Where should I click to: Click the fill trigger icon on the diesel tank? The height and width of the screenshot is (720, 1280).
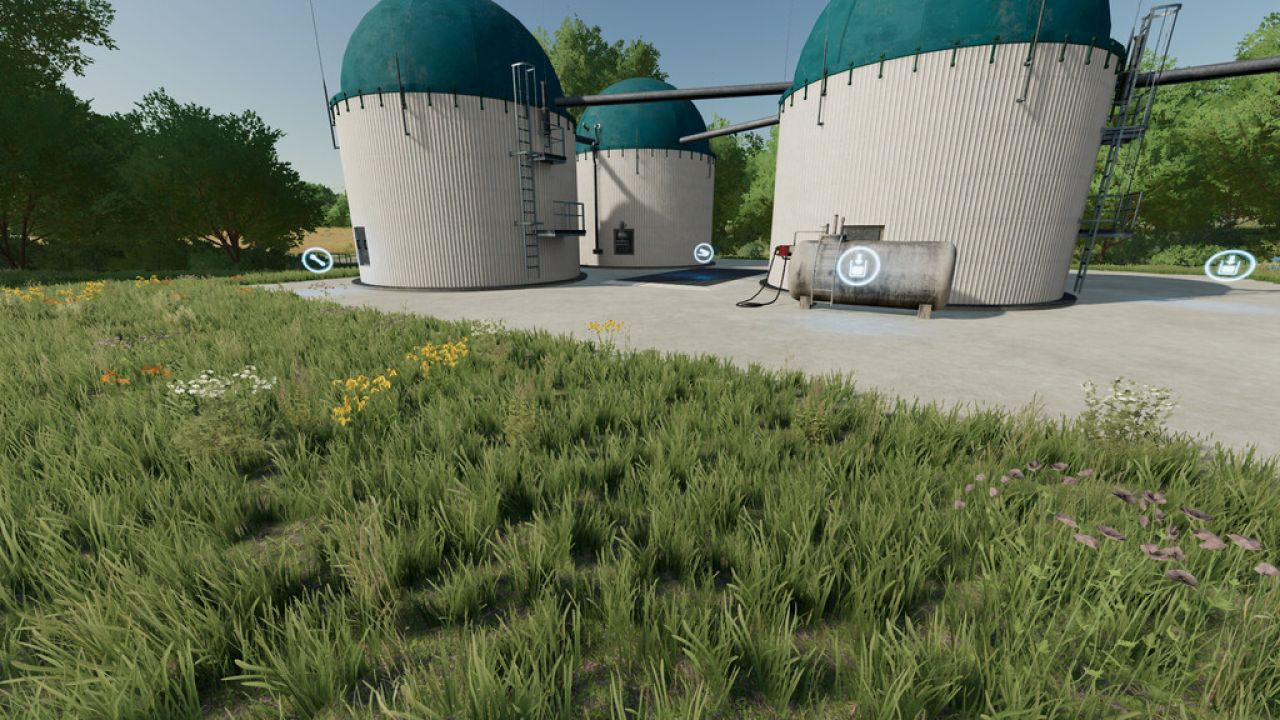point(857,264)
